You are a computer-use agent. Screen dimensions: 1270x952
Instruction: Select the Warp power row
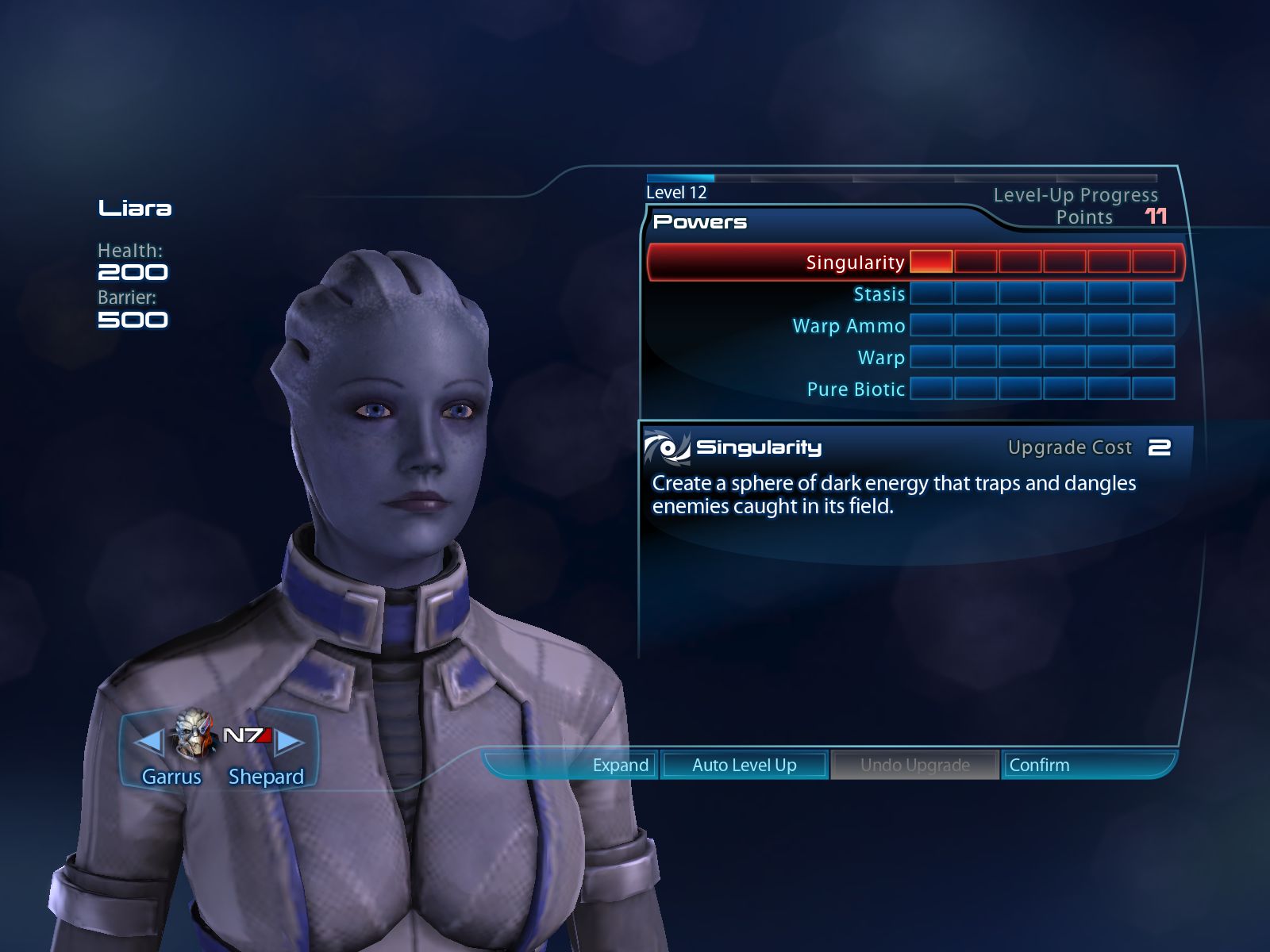(881, 358)
